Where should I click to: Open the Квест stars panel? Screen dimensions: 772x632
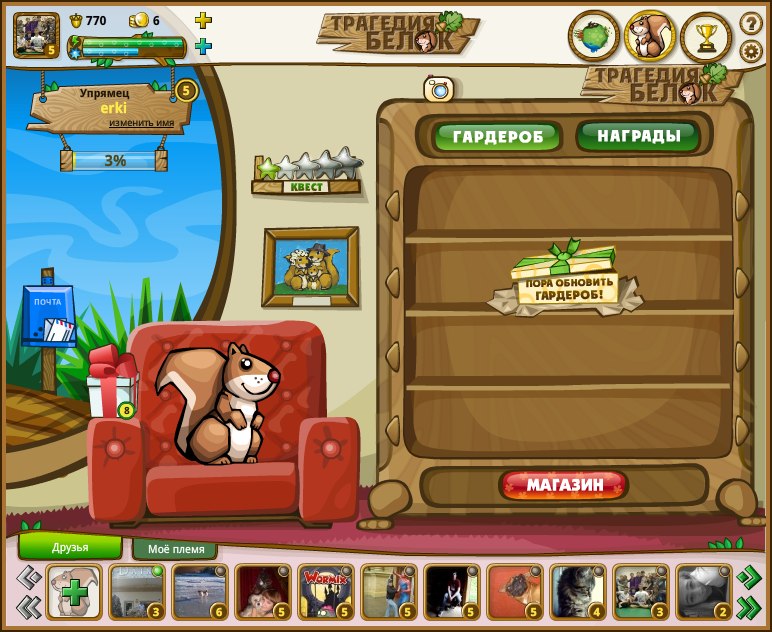308,174
